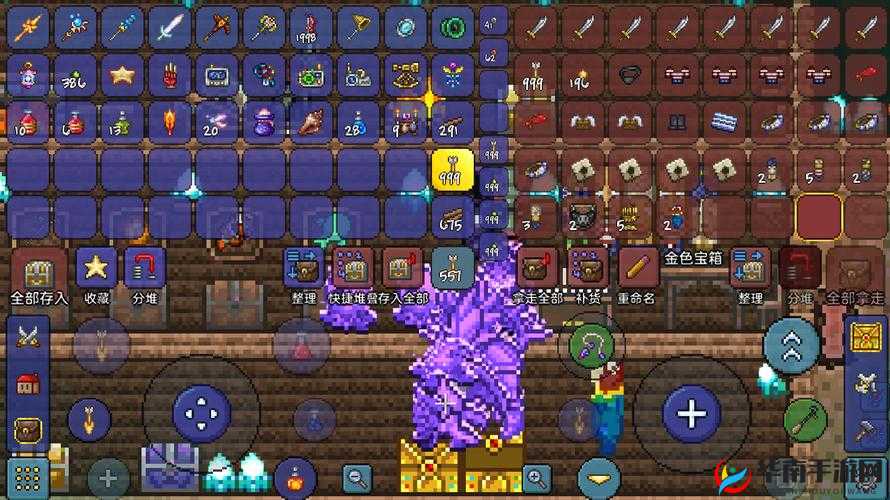Viewport: 890px width, 500px height.
Task: Tap the jump double-arrow button
Action: pos(791,346)
